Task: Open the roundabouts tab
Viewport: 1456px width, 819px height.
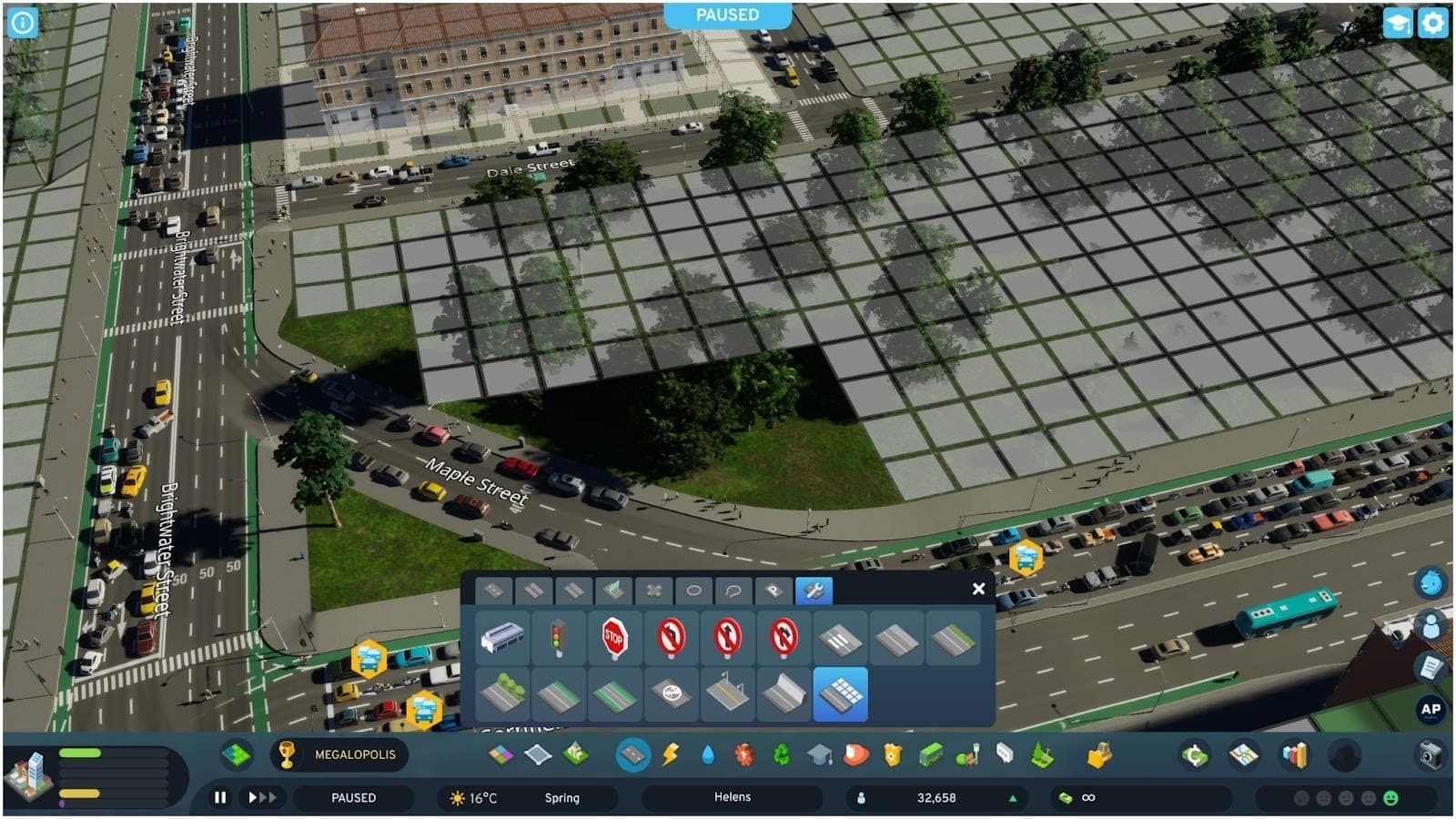Action: [693, 591]
